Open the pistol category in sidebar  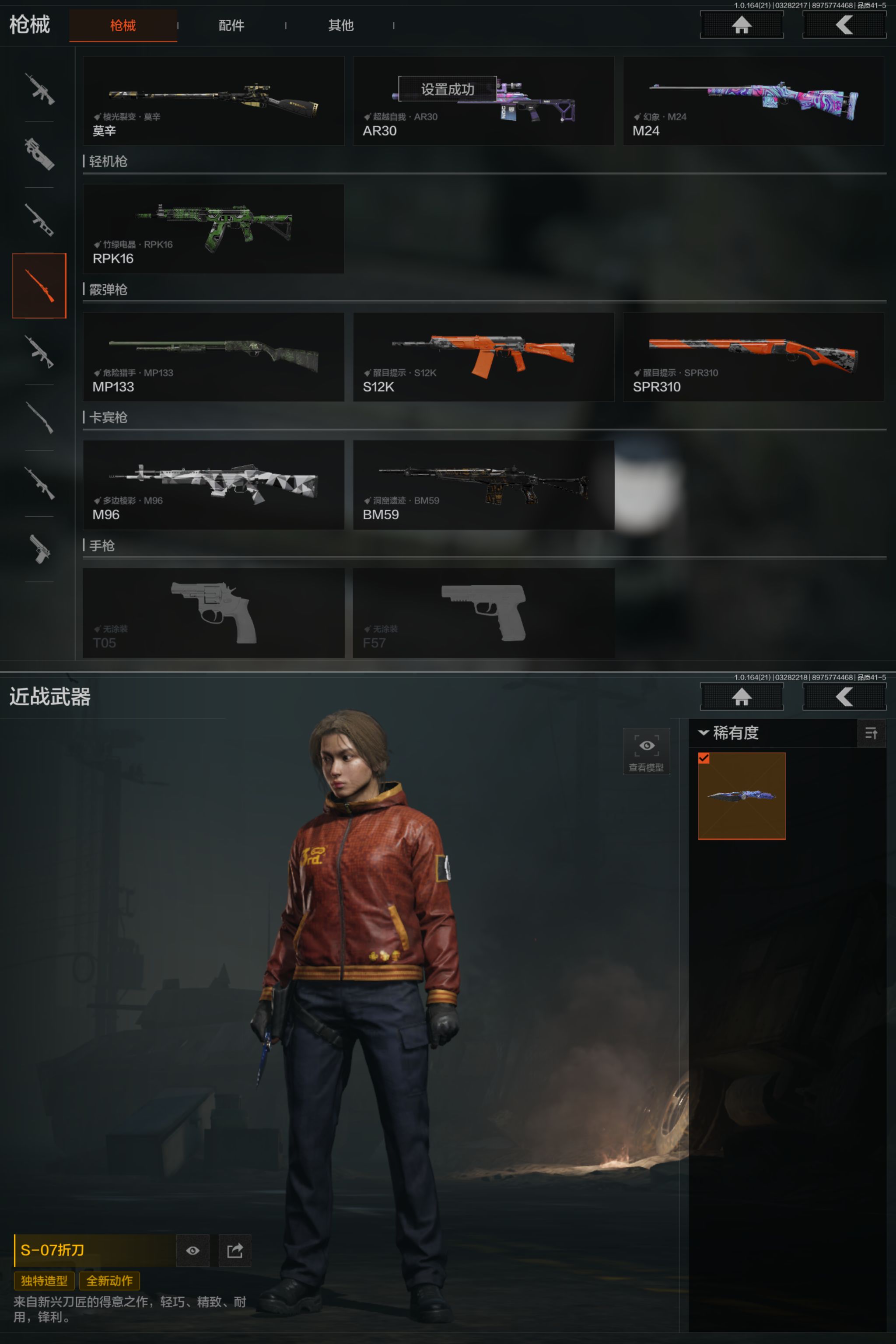[39, 549]
